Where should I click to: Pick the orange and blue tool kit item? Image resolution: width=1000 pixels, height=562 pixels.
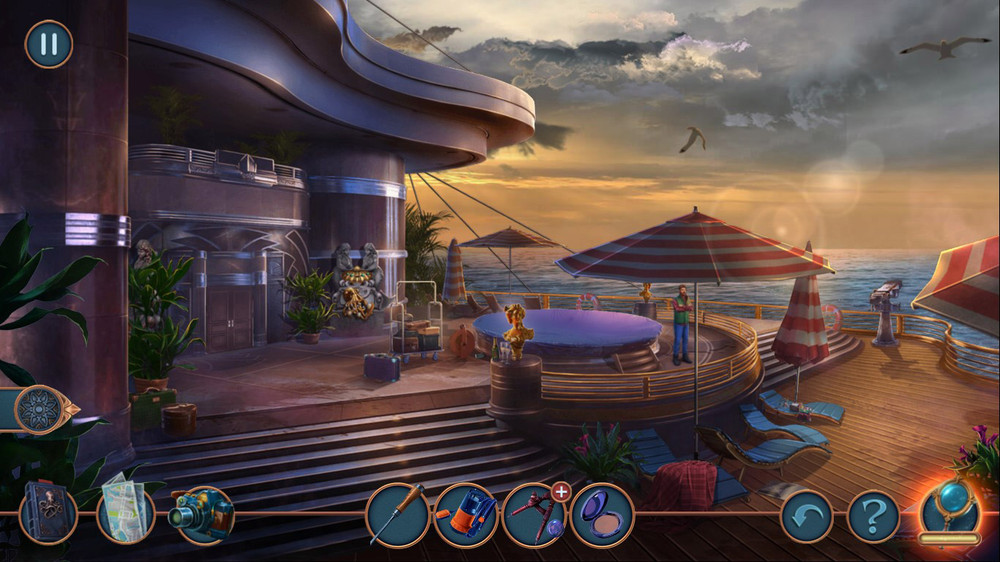(465, 515)
